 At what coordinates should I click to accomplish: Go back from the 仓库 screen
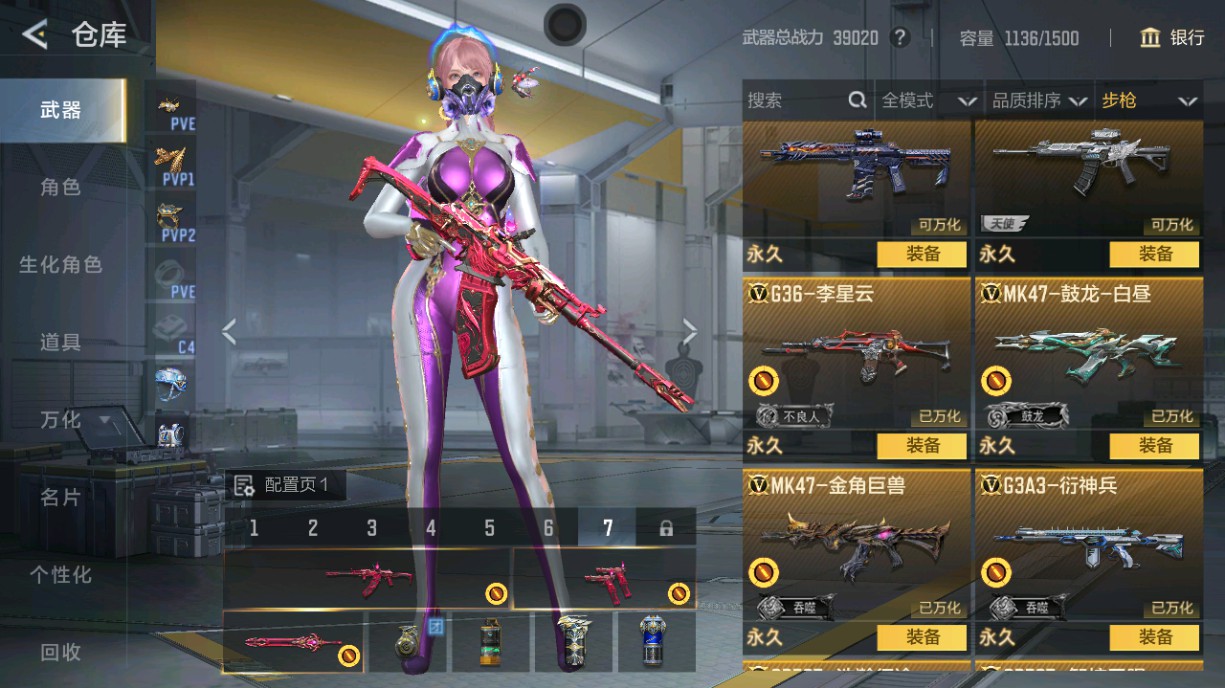[35, 36]
